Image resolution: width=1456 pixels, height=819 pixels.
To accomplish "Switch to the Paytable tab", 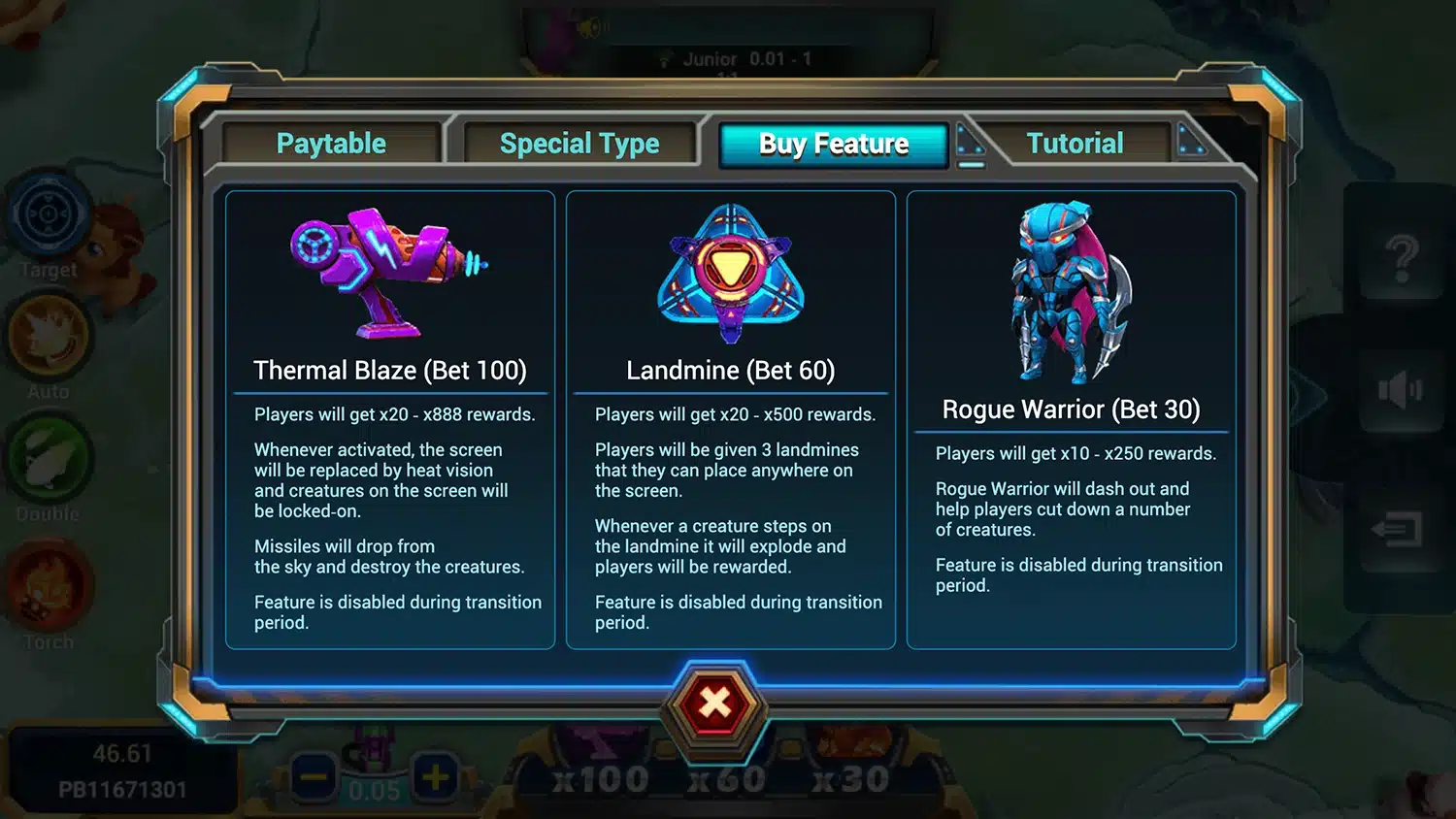I will pyautogui.click(x=331, y=144).
